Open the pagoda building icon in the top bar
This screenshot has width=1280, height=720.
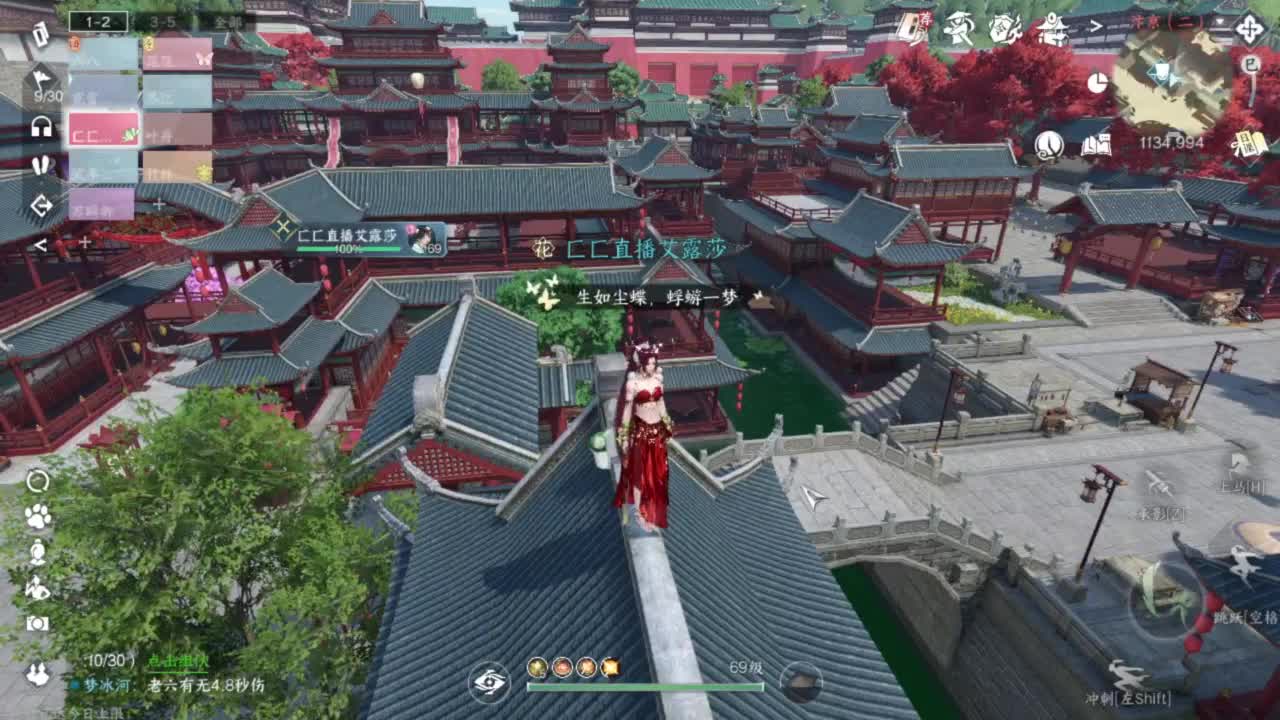tap(1052, 30)
